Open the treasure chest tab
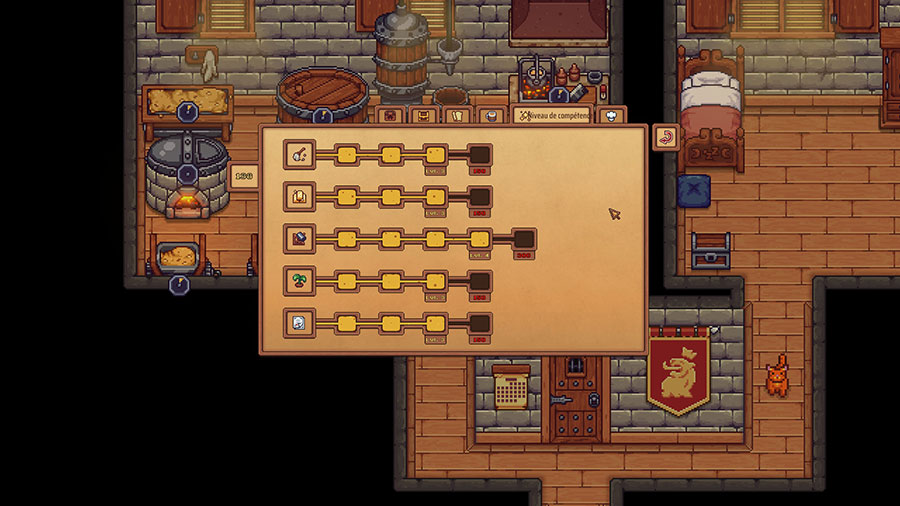 tap(425, 115)
